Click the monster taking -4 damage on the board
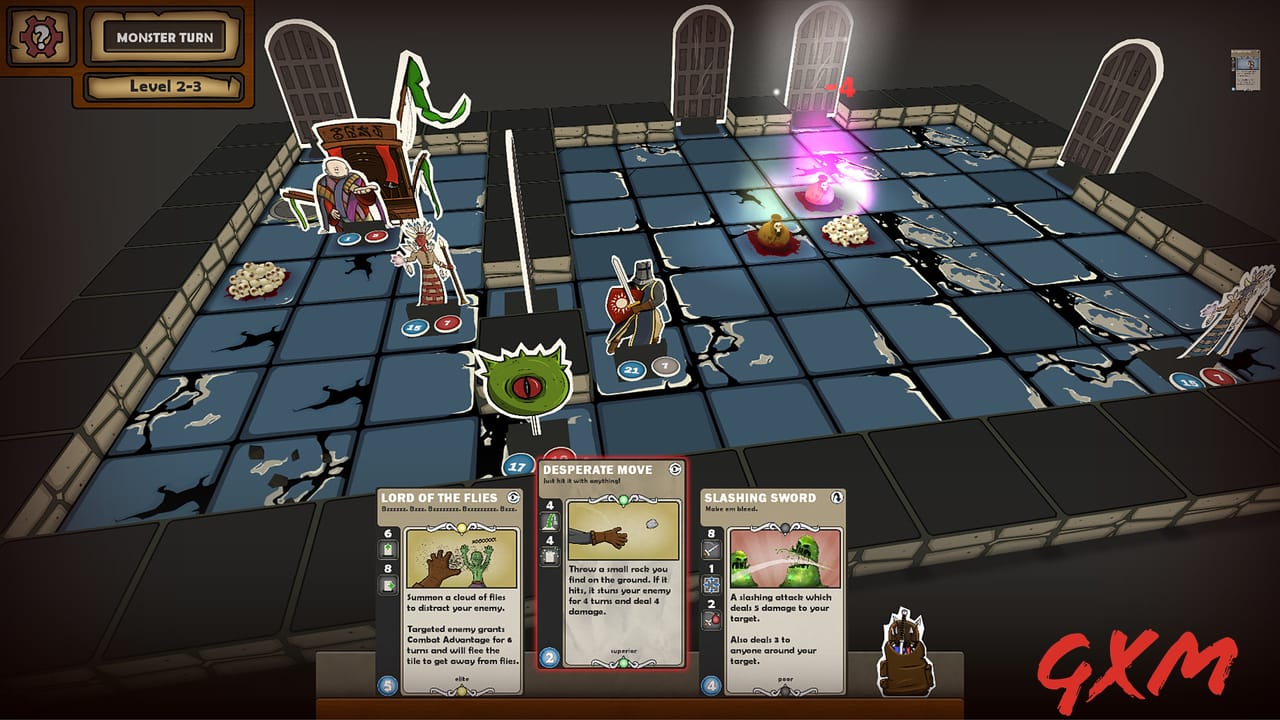1280x720 pixels. (818, 190)
